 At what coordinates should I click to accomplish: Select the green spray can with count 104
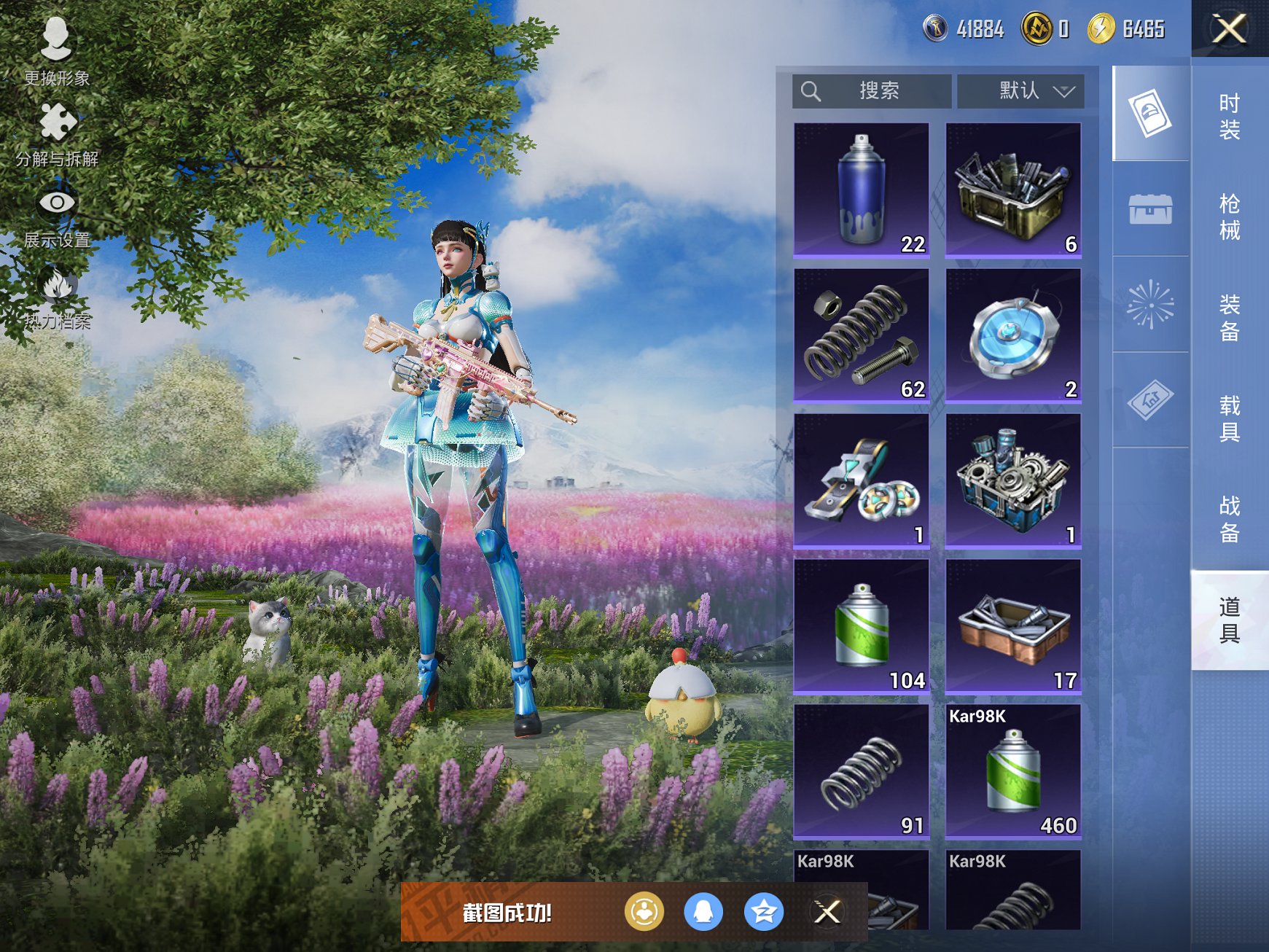point(862,626)
